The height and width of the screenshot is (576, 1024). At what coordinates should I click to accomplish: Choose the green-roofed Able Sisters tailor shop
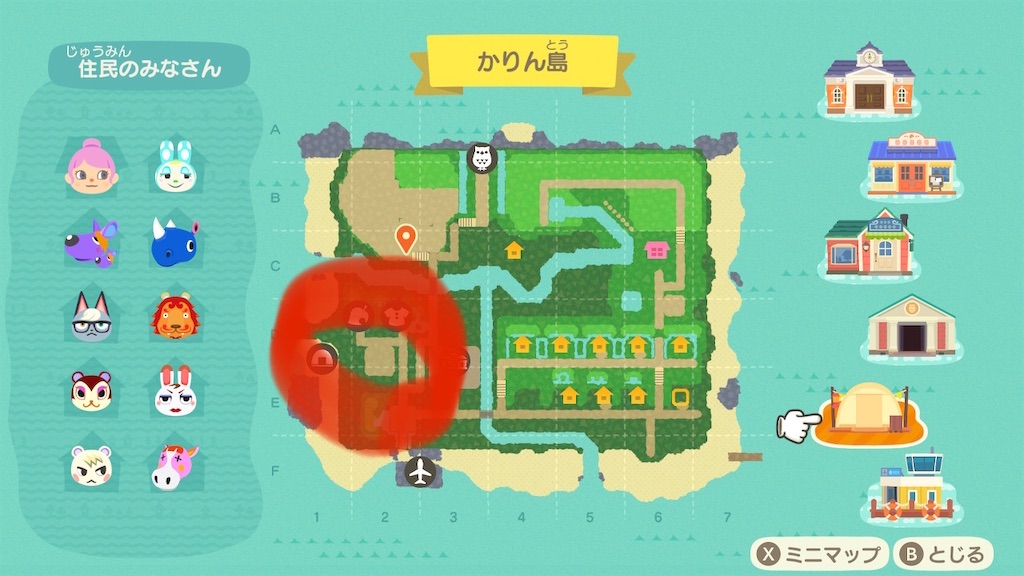point(868,245)
